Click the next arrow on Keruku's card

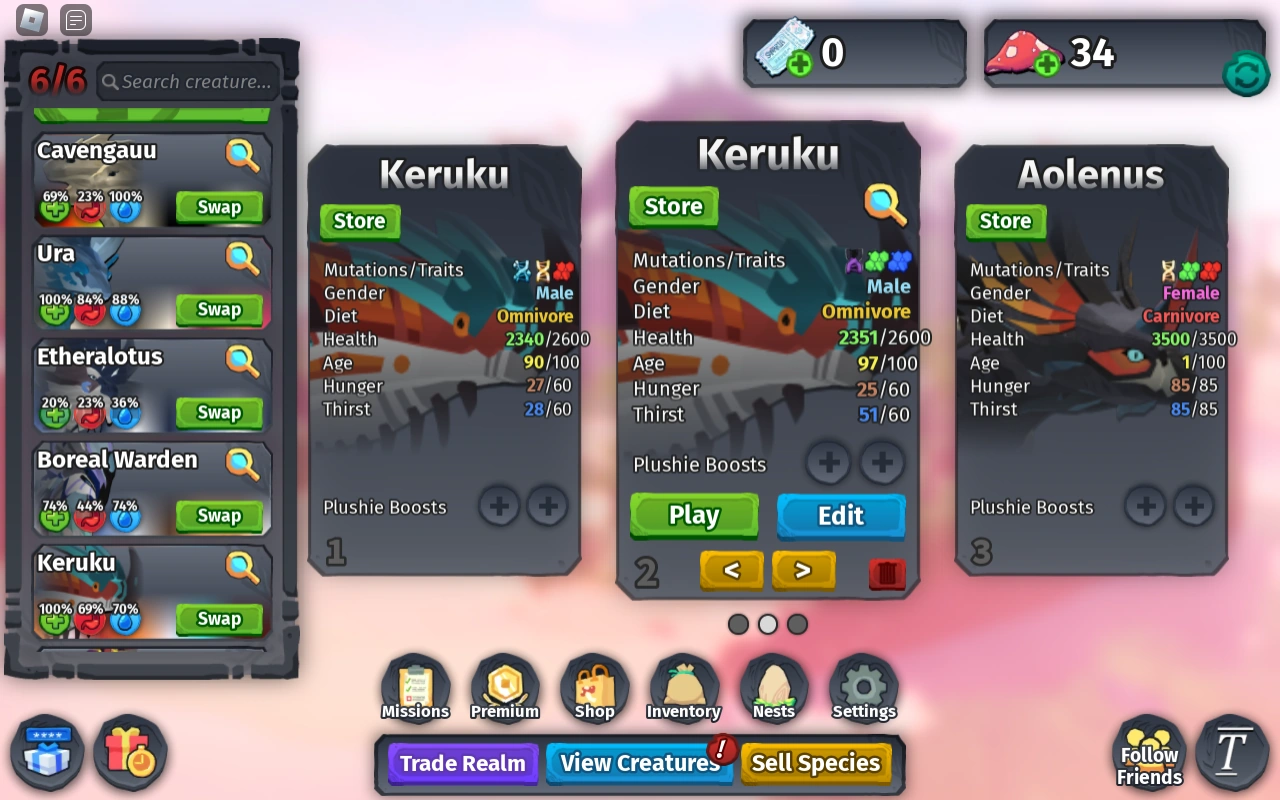803,570
